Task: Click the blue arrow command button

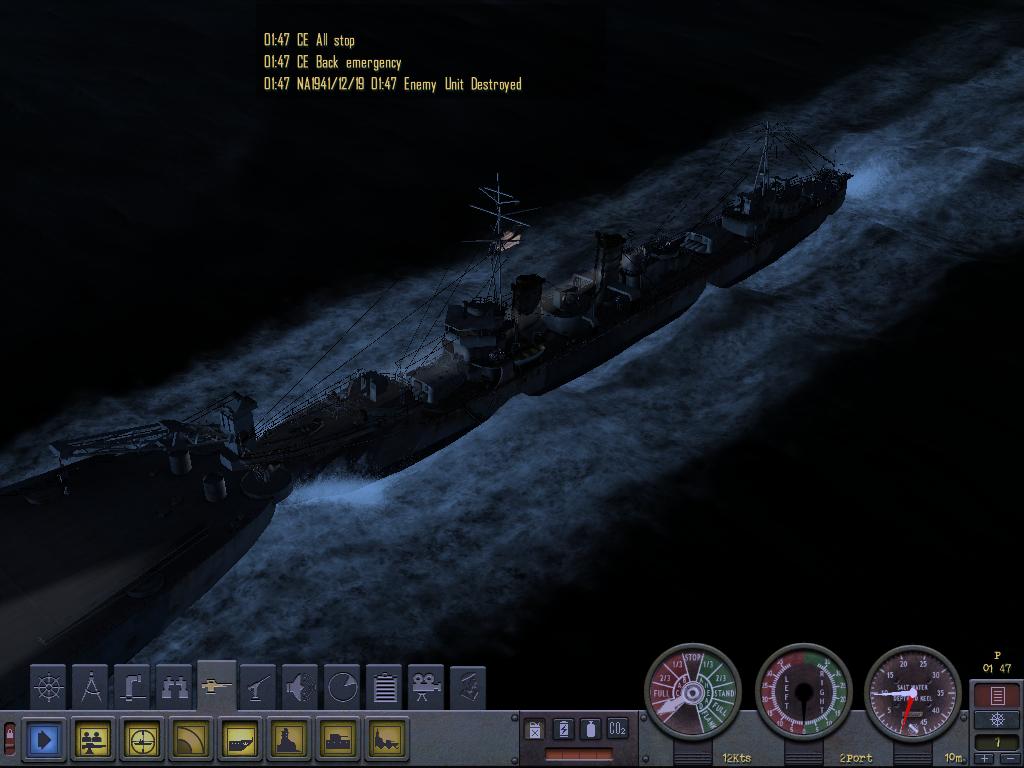Action: [x=45, y=740]
